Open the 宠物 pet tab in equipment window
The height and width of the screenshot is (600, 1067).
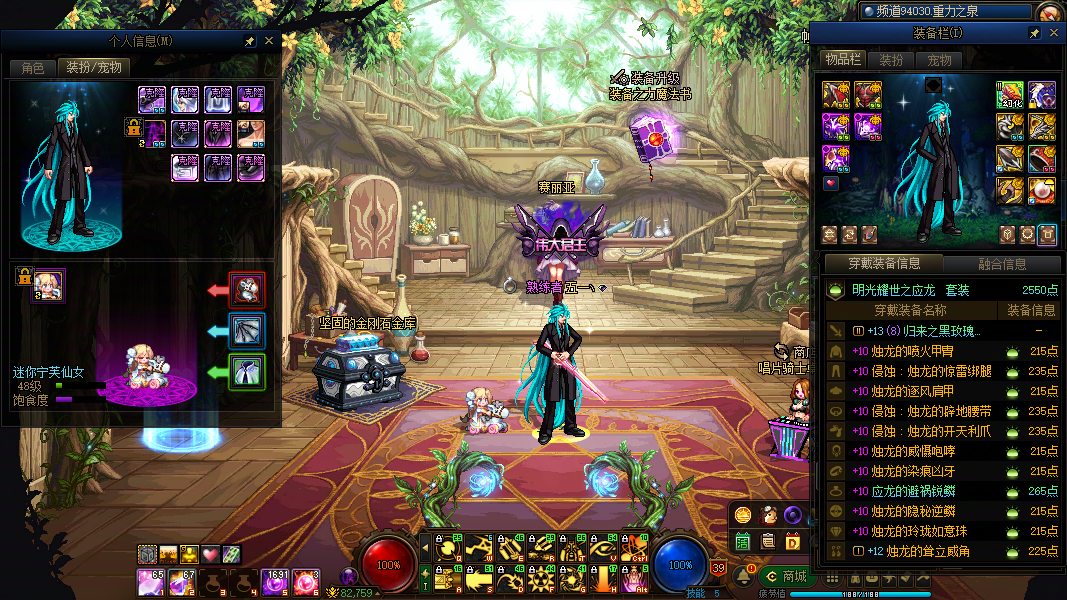[940, 60]
